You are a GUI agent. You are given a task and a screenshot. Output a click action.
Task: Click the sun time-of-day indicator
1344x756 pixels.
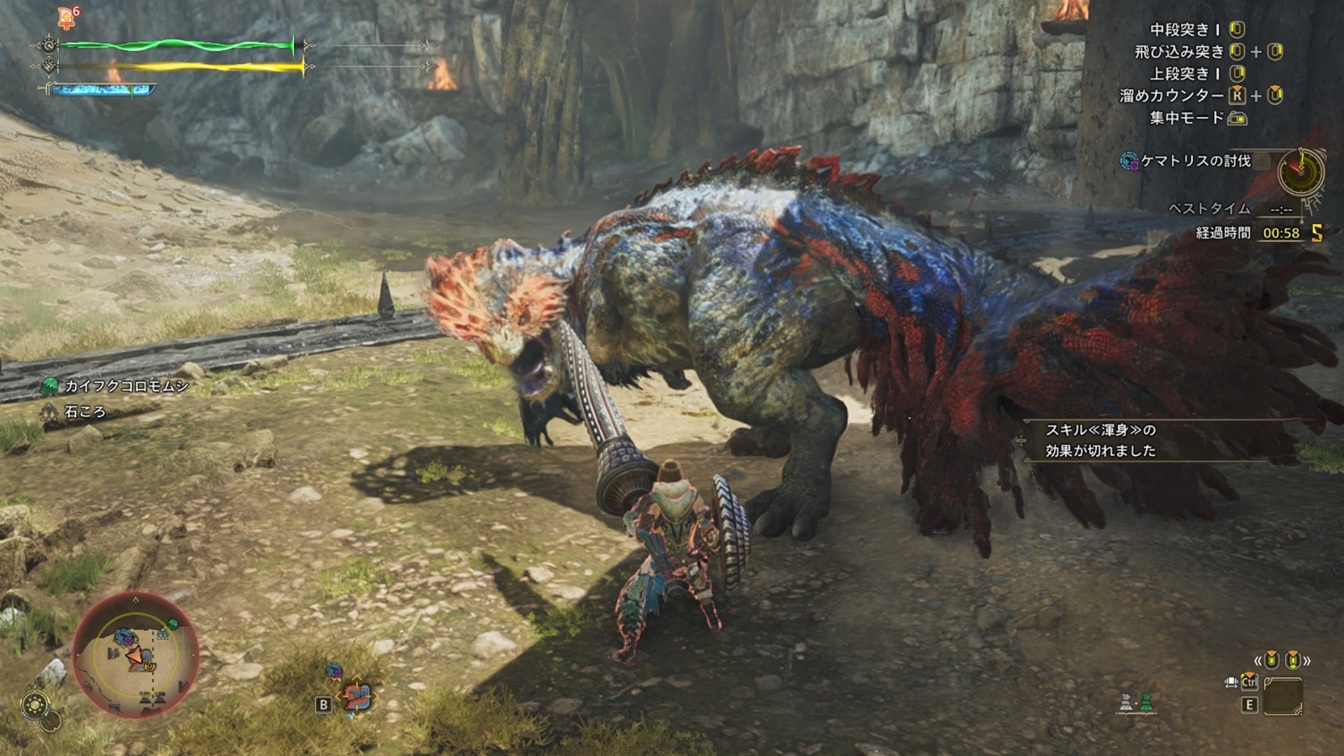click(x=36, y=704)
